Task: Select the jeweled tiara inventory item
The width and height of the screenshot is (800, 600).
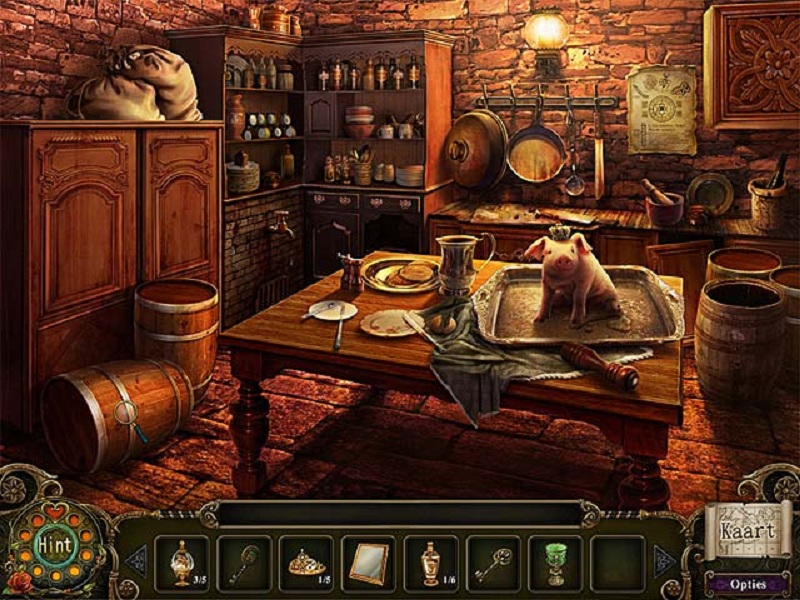Action: 305,563
